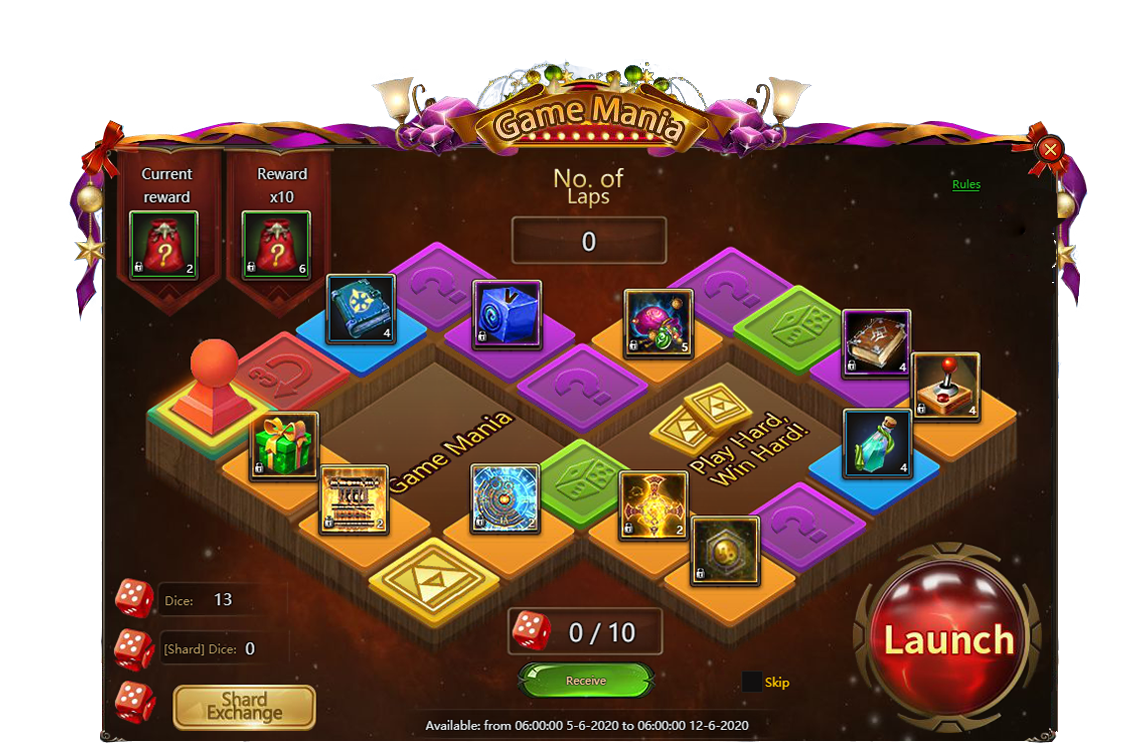The image size is (1147, 751).
Task: Select the golden cross emblem tile
Action: 653,504
